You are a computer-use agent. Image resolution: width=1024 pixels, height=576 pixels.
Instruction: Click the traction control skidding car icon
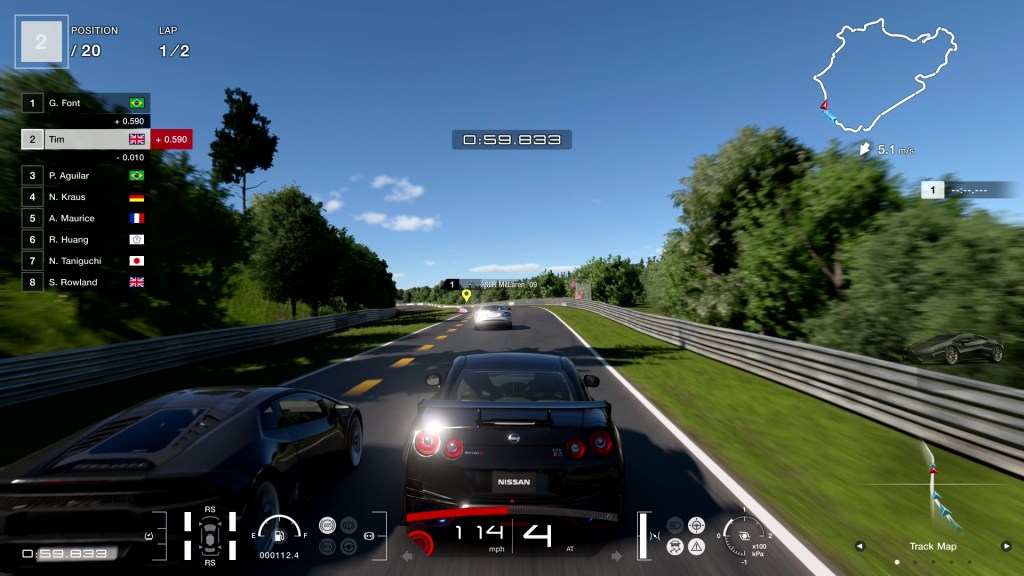pyautogui.click(x=676, y=546)
